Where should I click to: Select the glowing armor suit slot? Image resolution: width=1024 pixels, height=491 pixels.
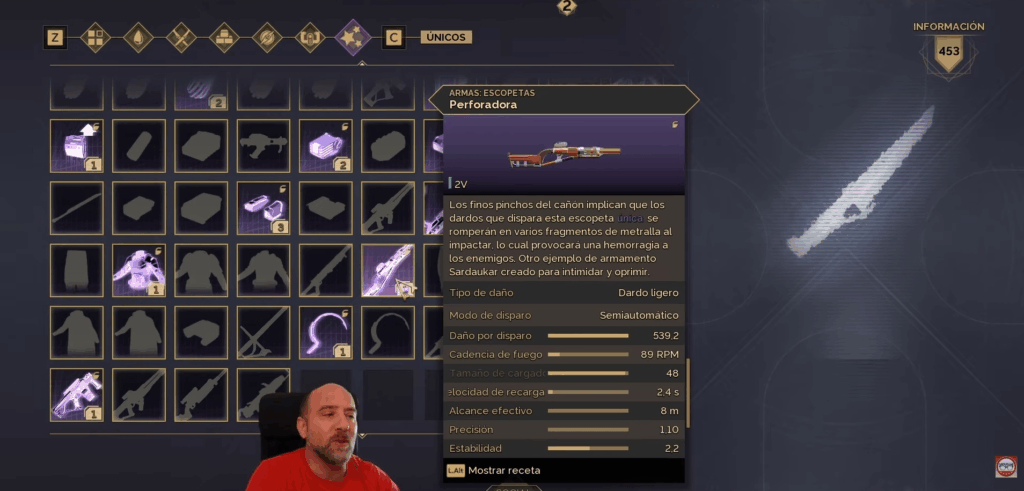[x=138, y=270]
